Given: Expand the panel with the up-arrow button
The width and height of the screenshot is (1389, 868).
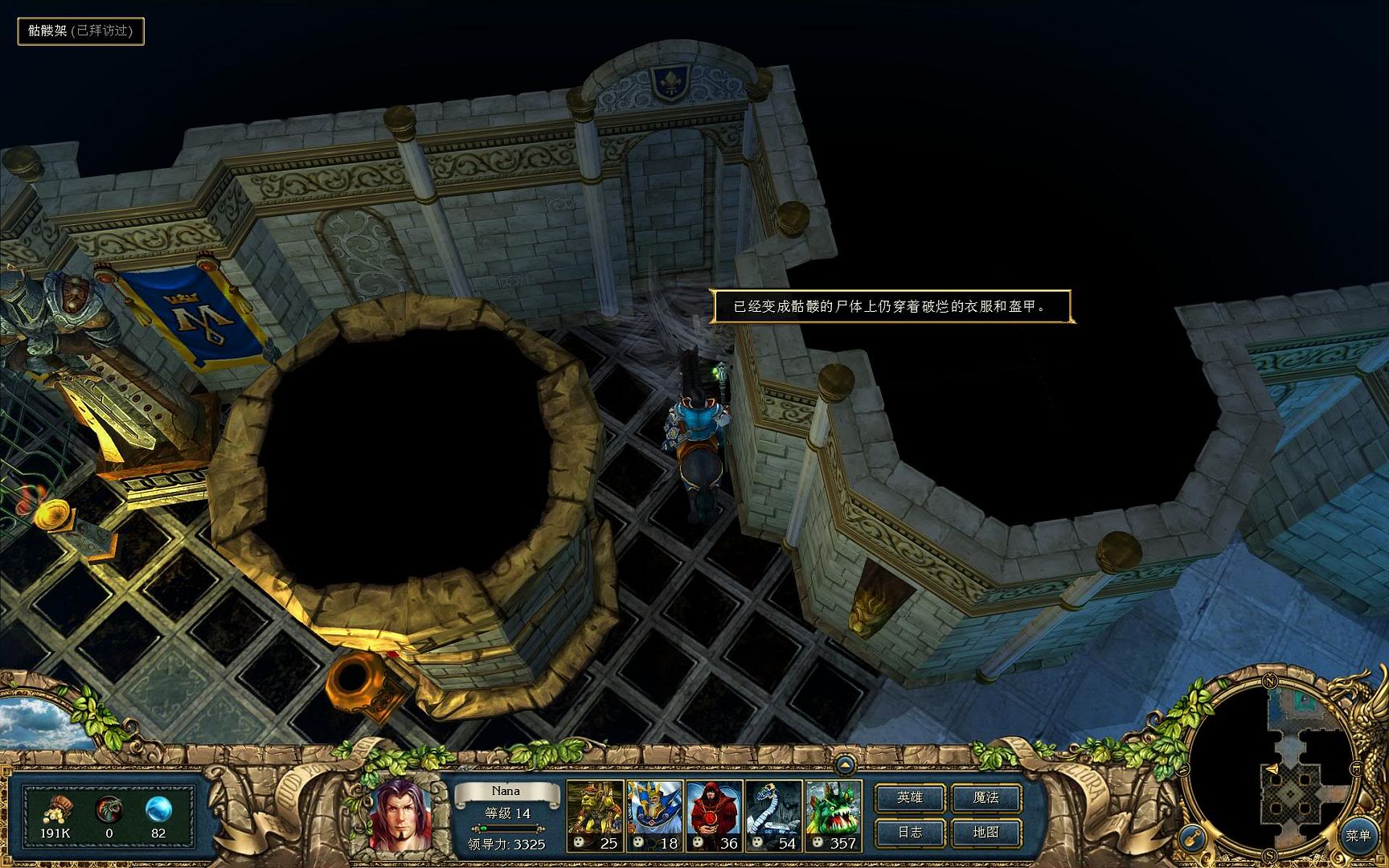Looking at the screenshot, I should click(844, 763).
